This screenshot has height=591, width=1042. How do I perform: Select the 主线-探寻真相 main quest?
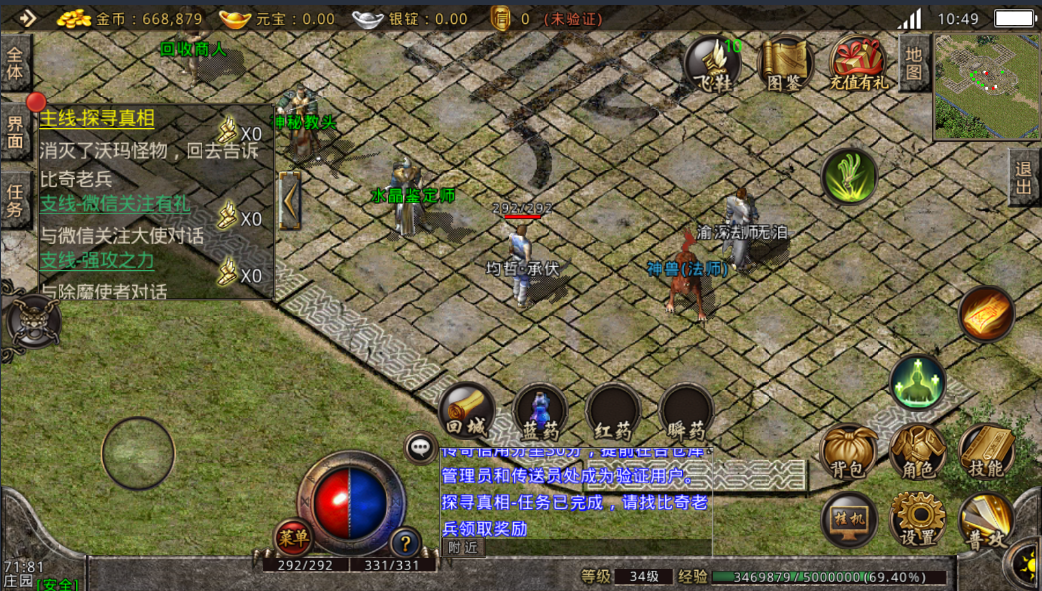(97, 120)
